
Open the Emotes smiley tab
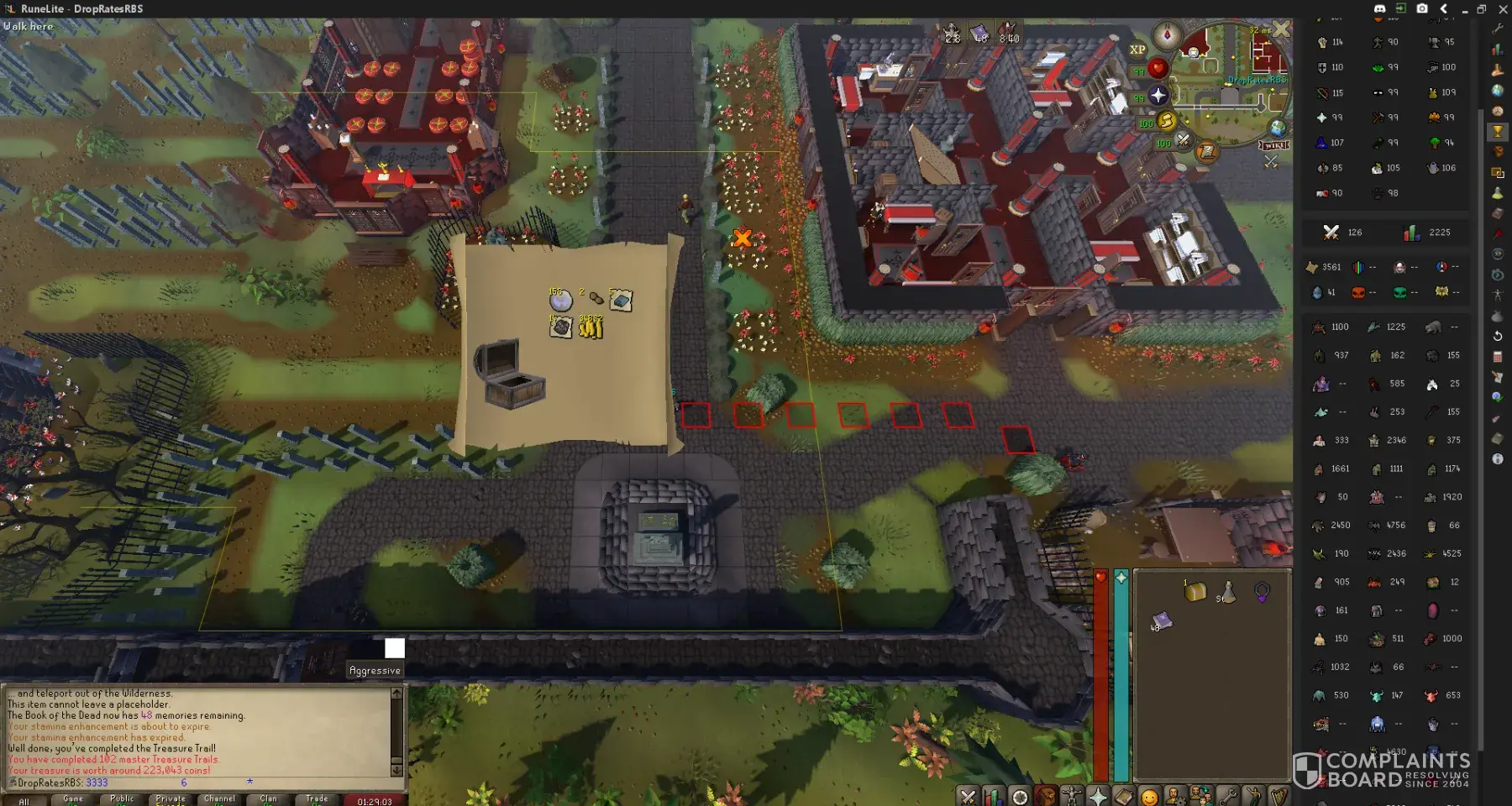(1149, 796)
